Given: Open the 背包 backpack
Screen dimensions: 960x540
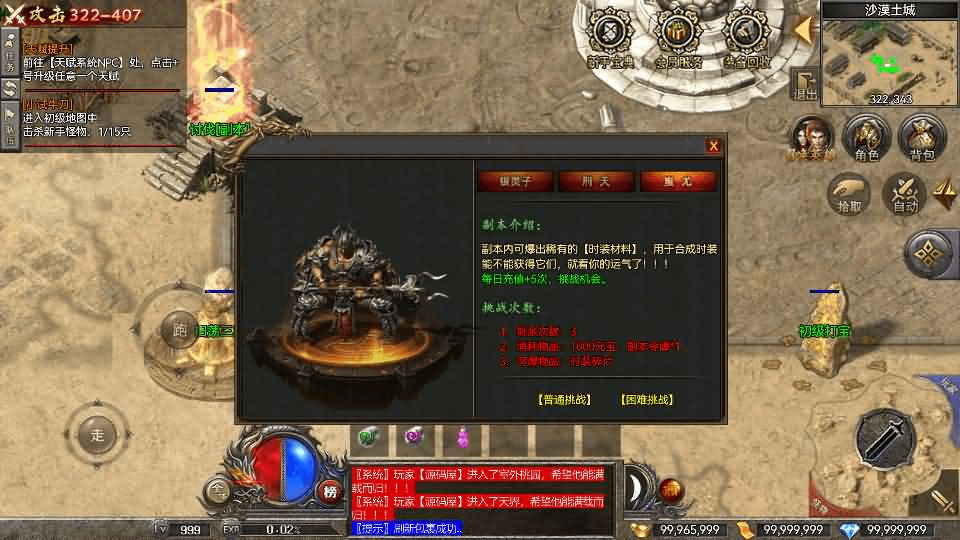Looking at the screenshot, I should pos(922,138).
